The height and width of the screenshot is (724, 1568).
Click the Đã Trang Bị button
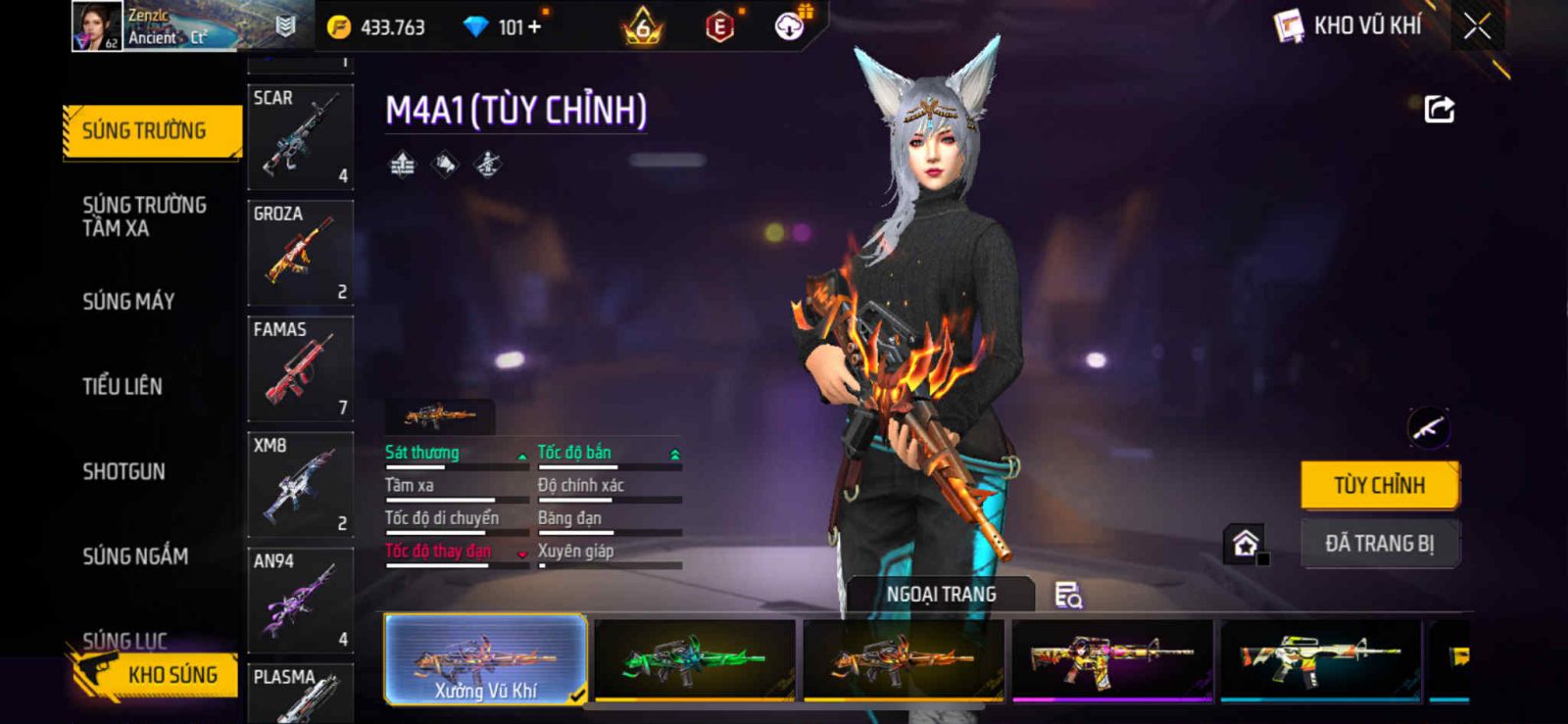[1379, 544]
